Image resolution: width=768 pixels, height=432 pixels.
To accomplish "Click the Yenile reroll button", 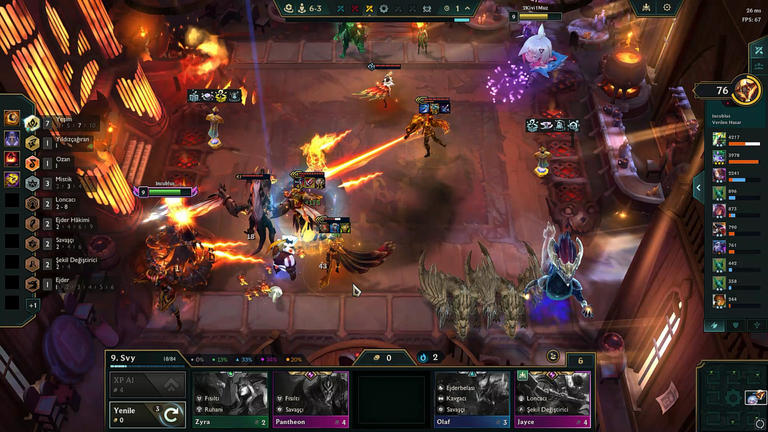I will 148,414.
